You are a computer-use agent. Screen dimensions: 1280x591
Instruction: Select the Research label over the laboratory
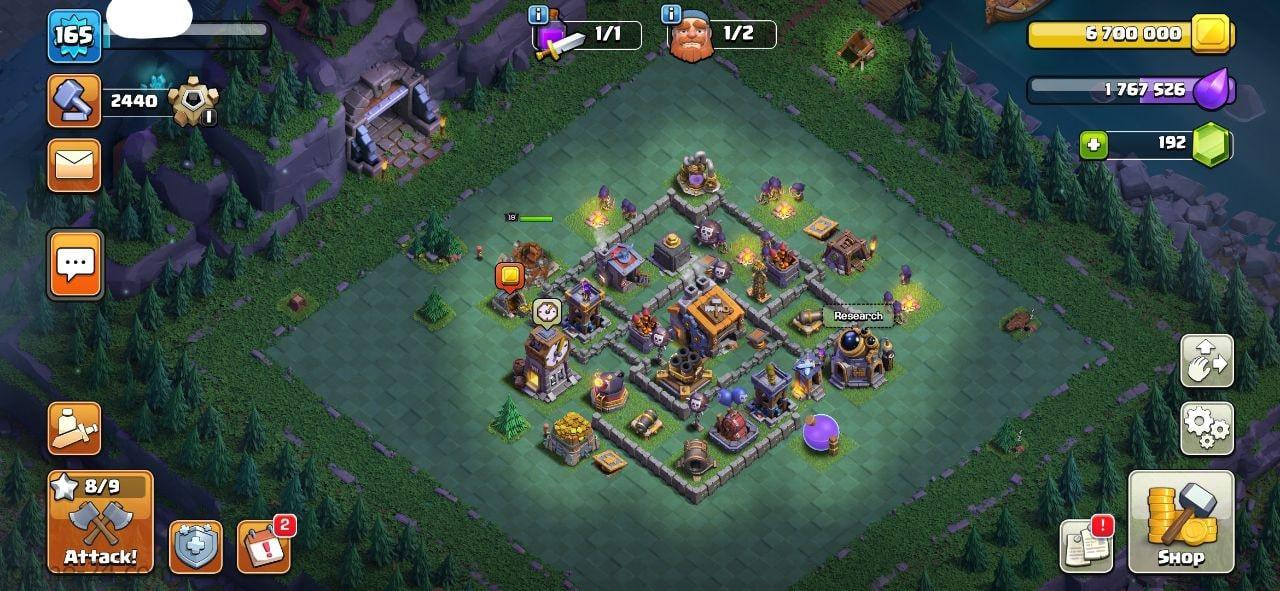(858, 316)
